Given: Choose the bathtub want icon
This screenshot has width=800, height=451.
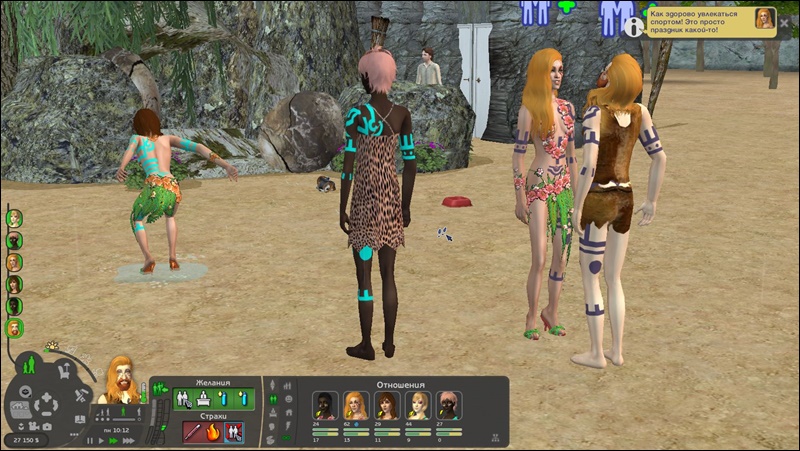Looking at the screenshot, I should tap(203, 399).
